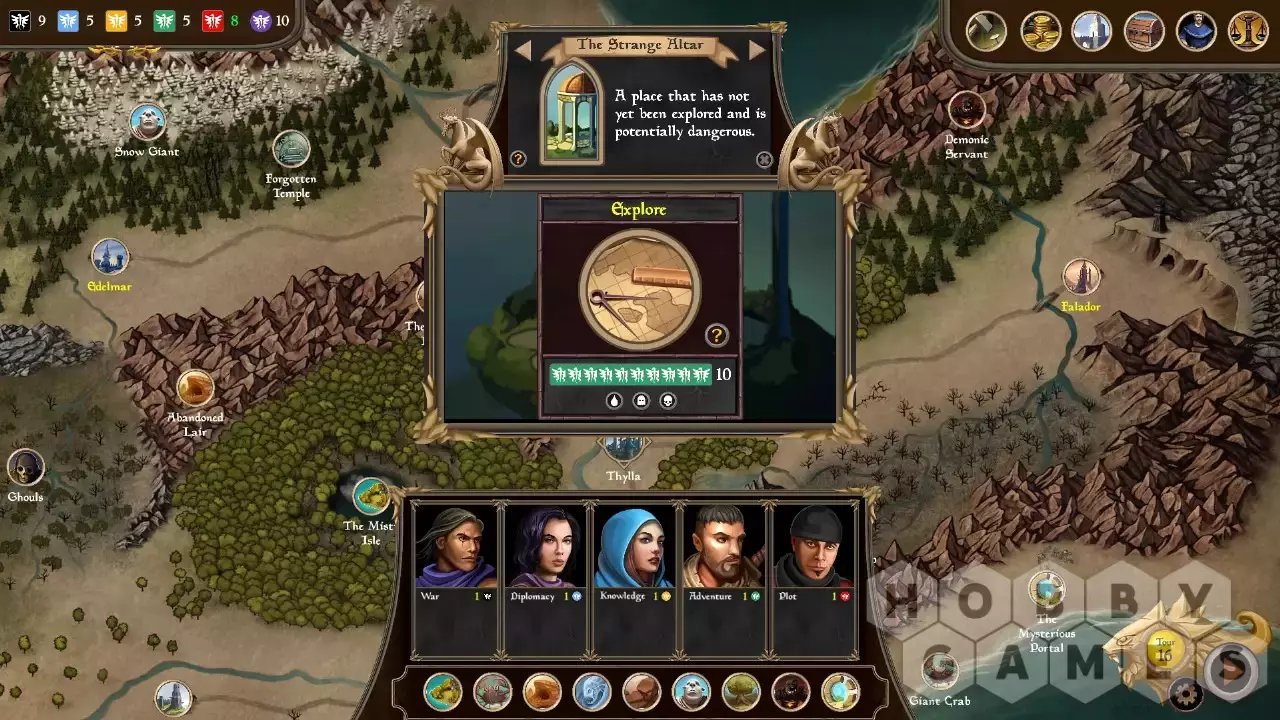The height and width of the screenshot is (720, 1280).
Task: Open the hammer and anvil crafting menu
Action: coord(986,31)
